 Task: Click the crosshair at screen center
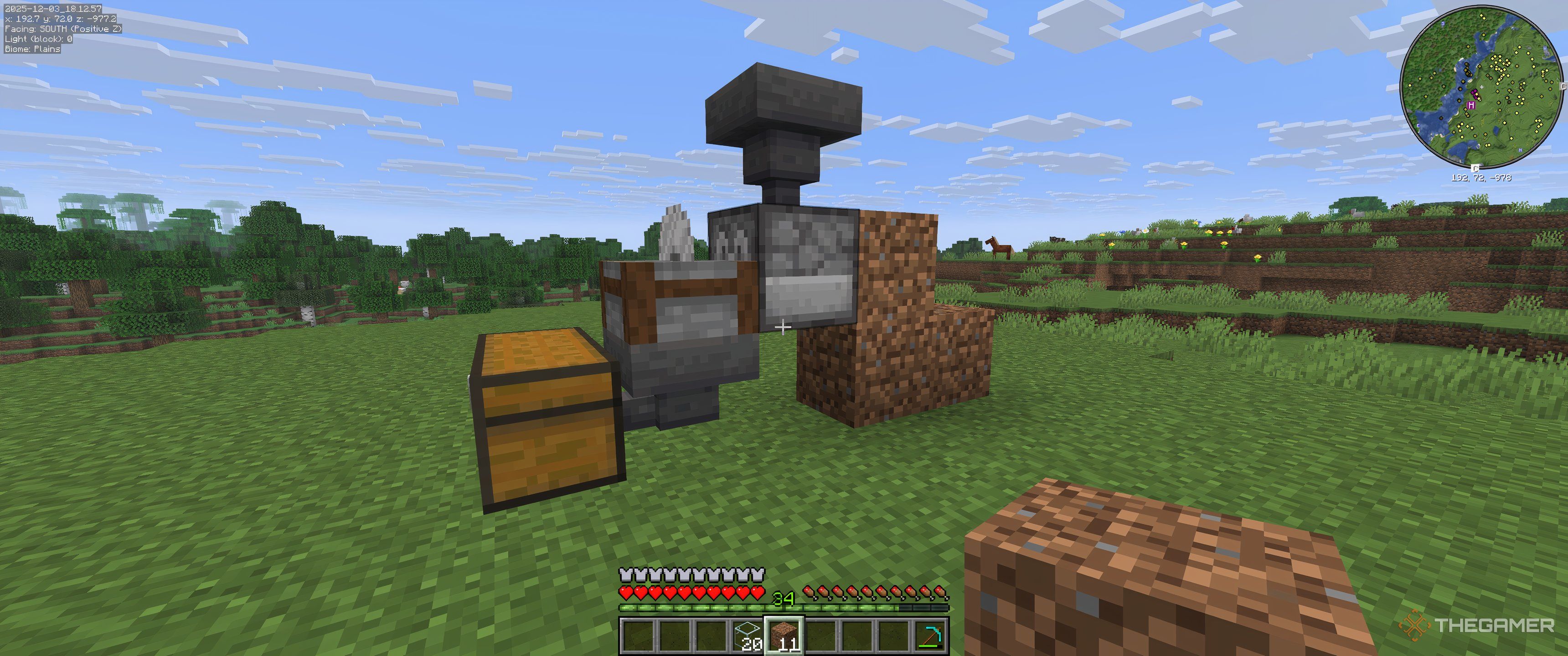[x=784, y=328]
